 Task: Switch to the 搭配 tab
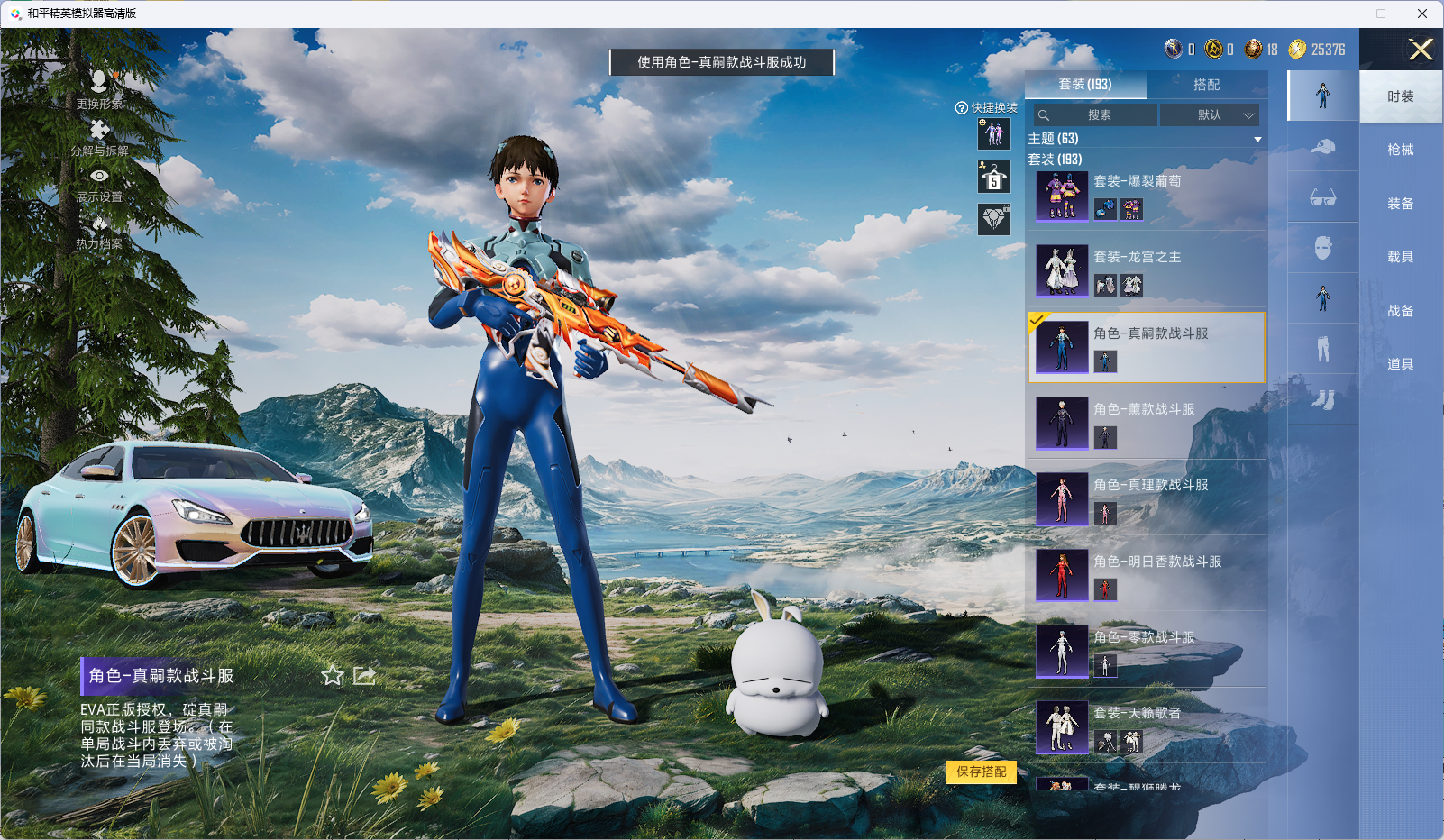[x=1206, y=85]
